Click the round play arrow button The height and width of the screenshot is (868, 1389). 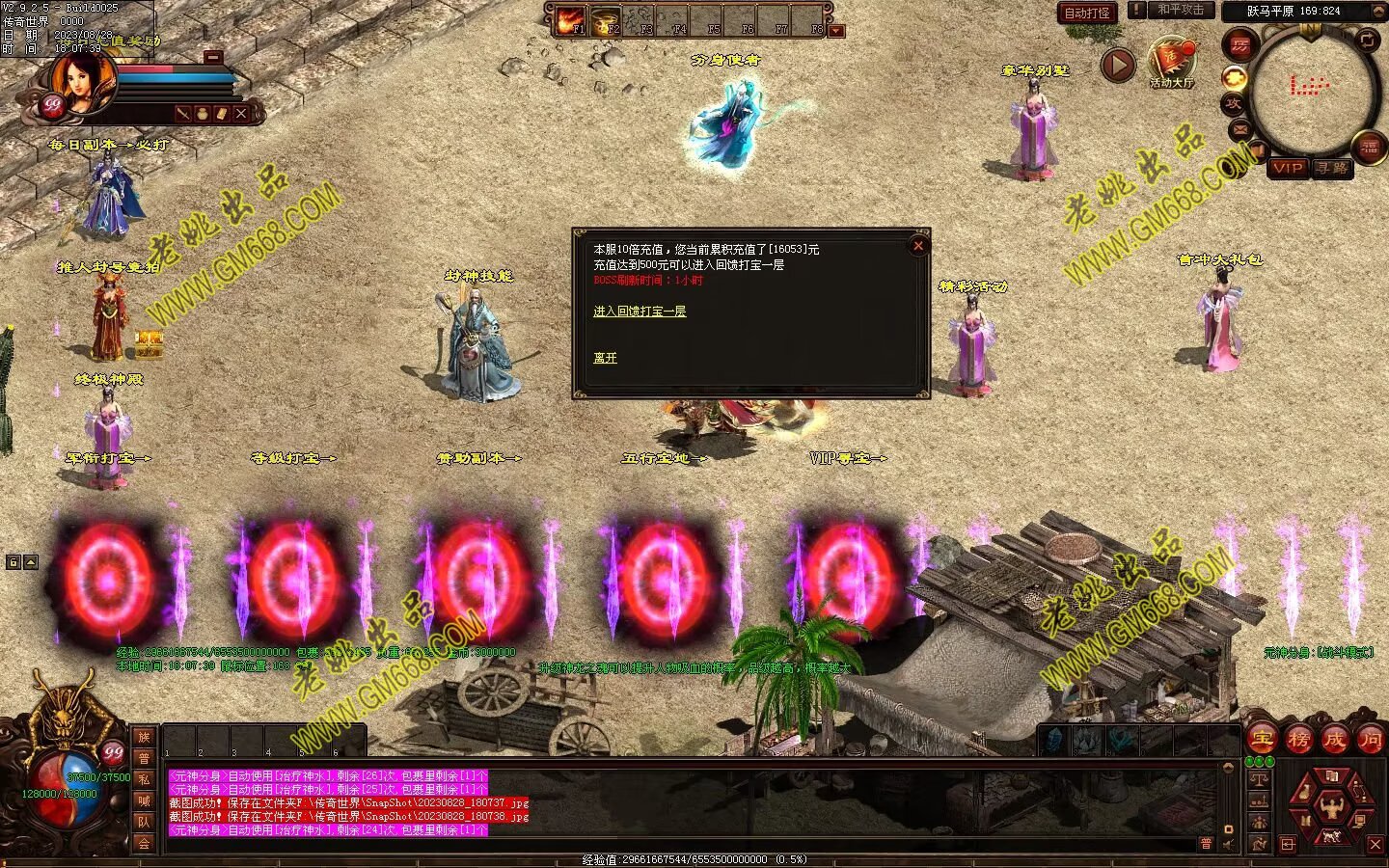pos(1118,66)
